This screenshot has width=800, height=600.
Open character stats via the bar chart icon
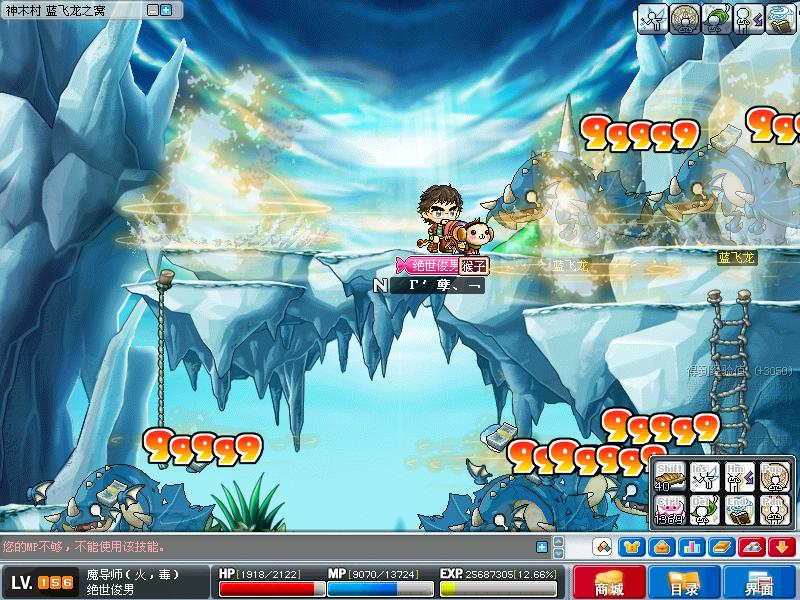pos(691,546)
